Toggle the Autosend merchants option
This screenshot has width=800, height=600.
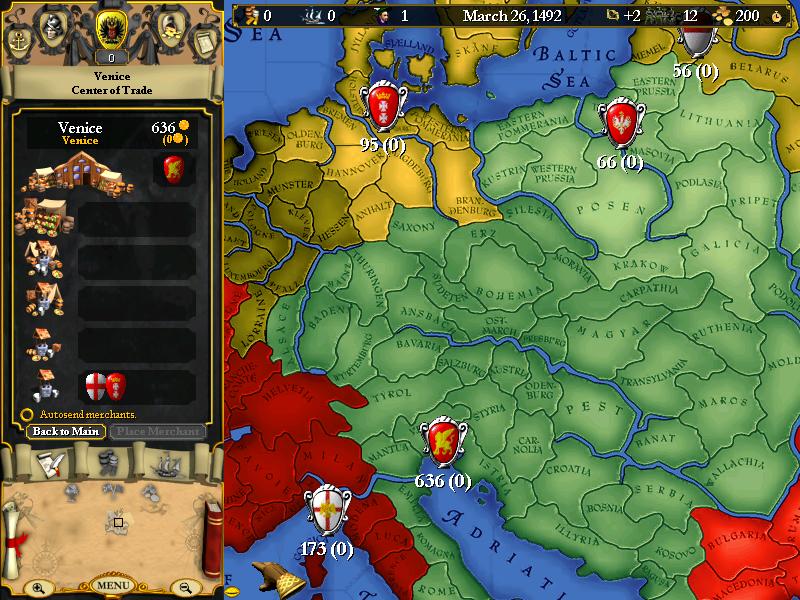click(27, 414)
